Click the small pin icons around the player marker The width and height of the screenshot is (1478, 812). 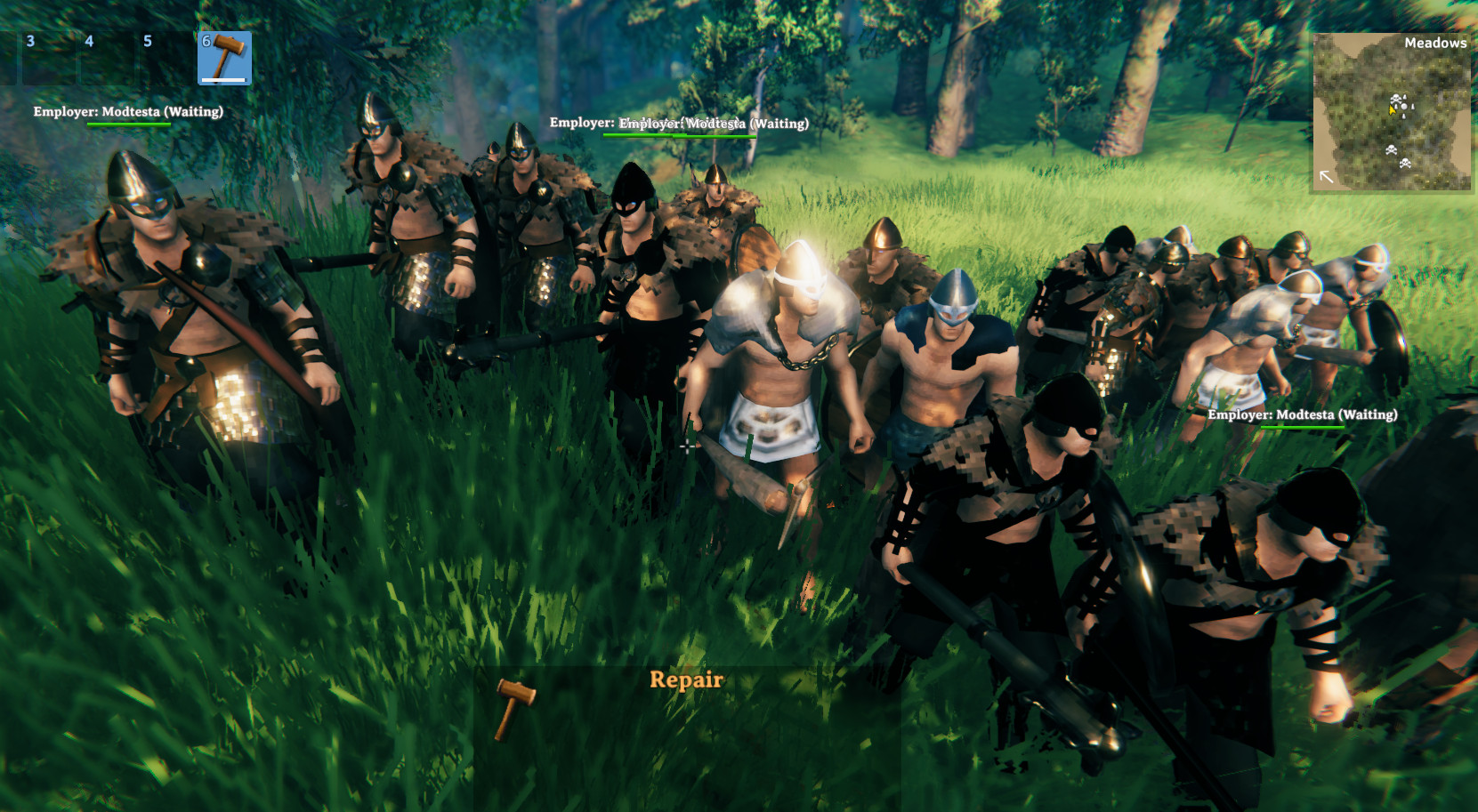pos(1412,105)
